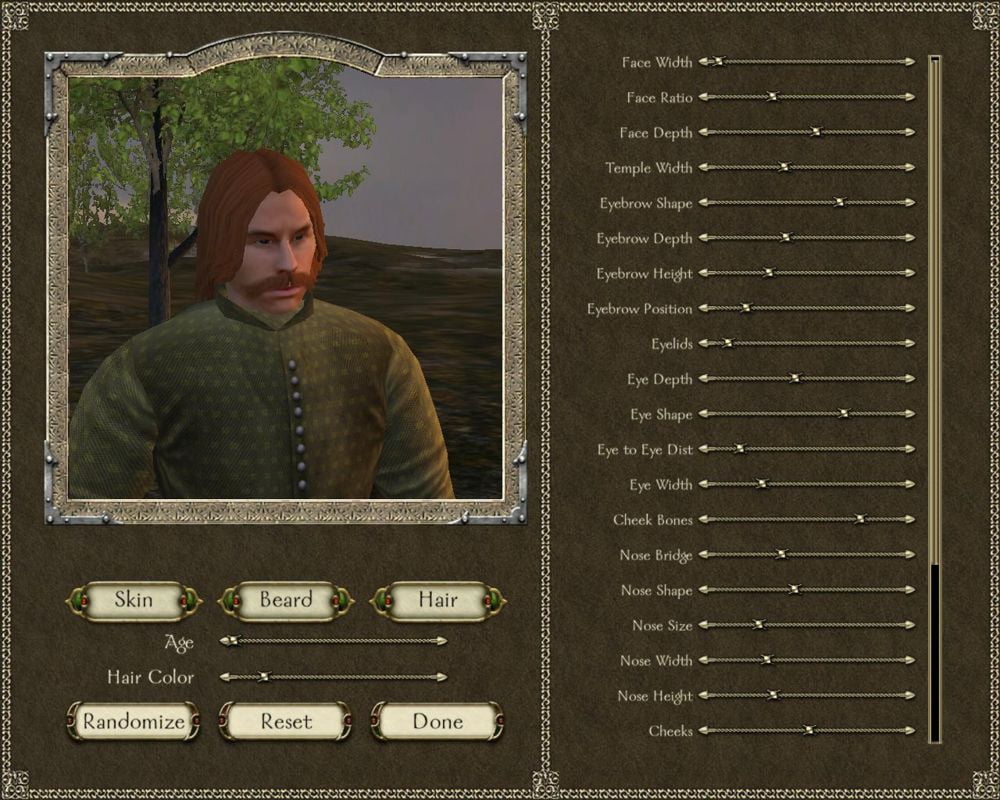The height and width of the screenshot is (800, 1000).
Task: Cycle to the next Hair style
Action: pyautogui.click(x=438, y=601)
